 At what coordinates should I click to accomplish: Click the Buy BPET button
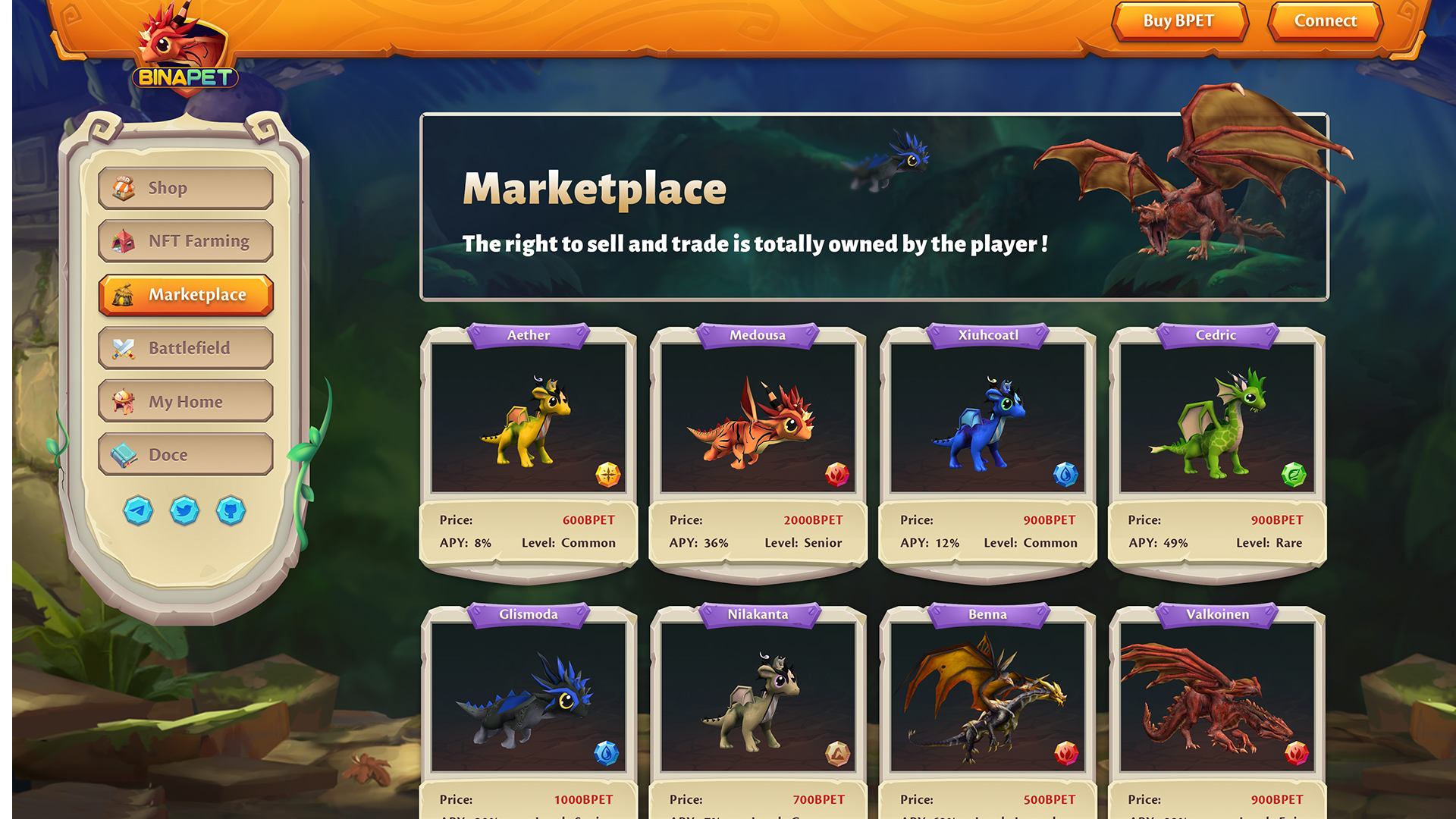(1178, 21)
